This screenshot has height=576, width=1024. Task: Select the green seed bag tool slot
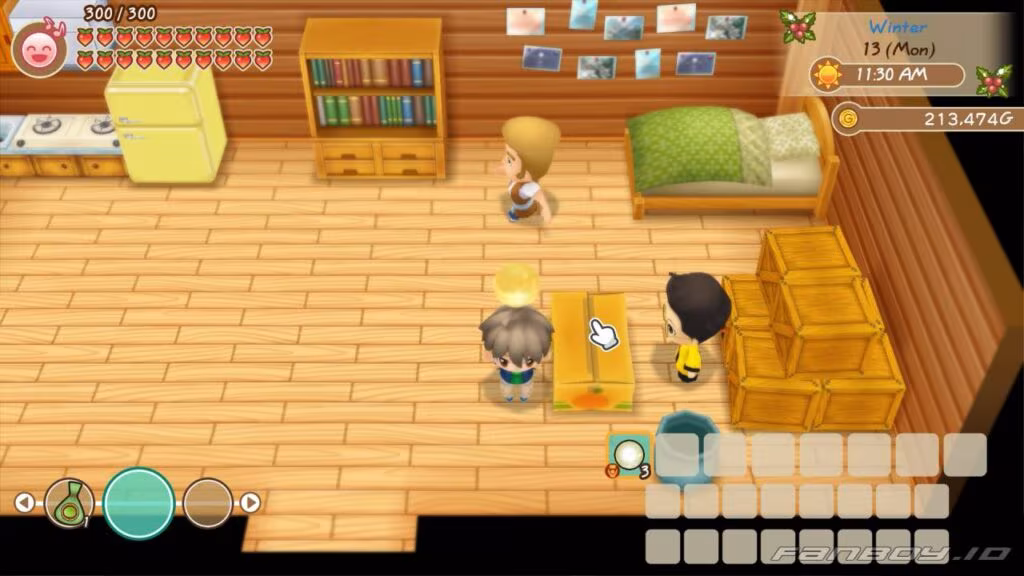pos(69,503)
